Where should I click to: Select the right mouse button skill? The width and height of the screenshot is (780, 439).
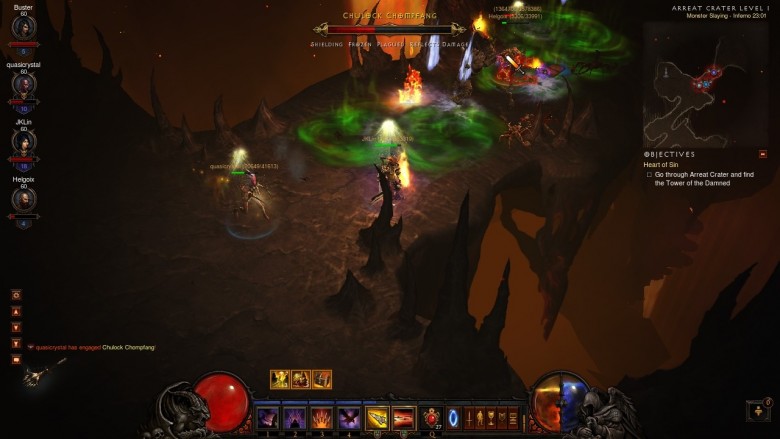(x=404, y=418)
